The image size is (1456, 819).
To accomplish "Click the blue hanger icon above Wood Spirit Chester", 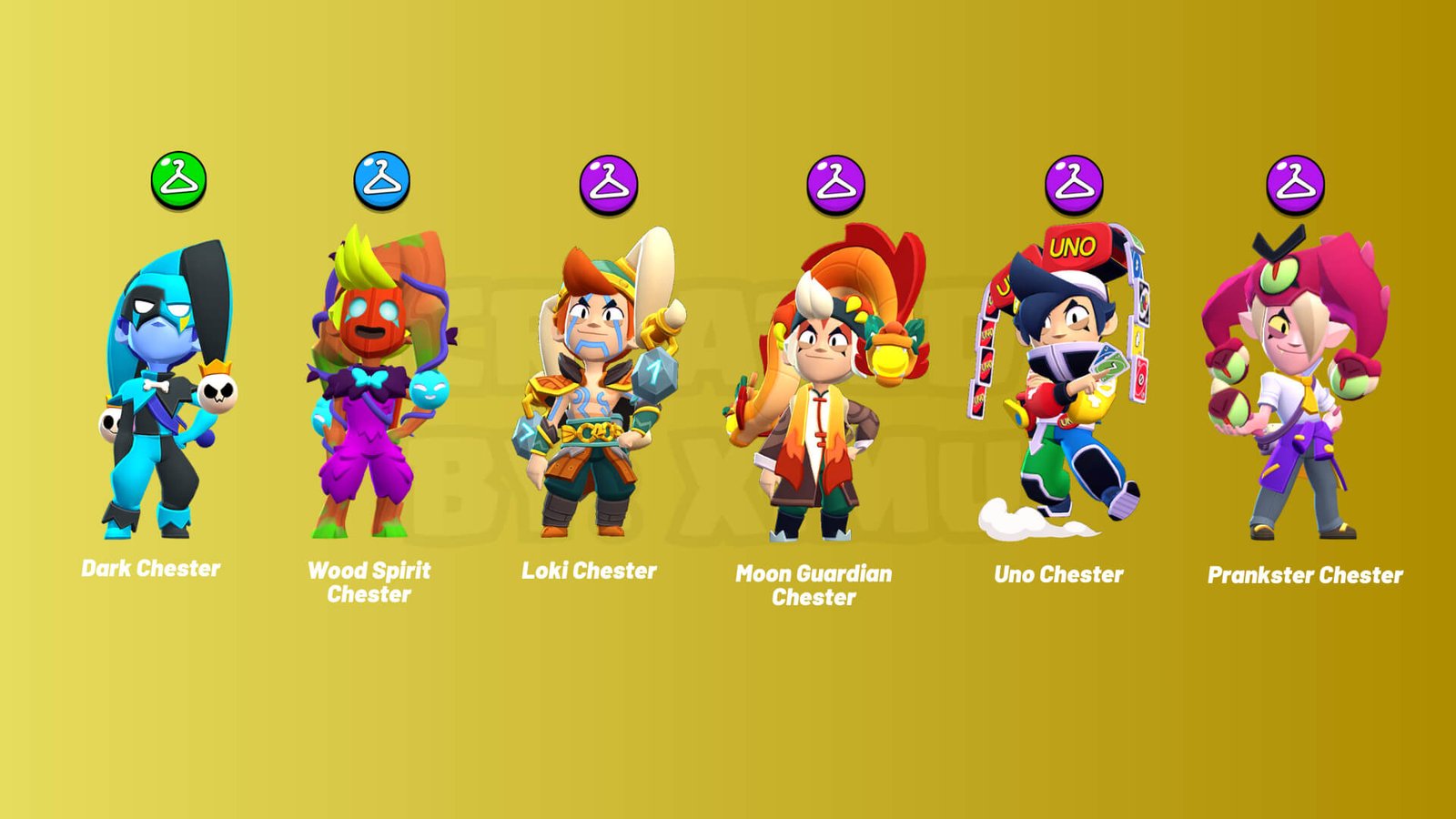I will pyautogui.click(x=381, y=180).
